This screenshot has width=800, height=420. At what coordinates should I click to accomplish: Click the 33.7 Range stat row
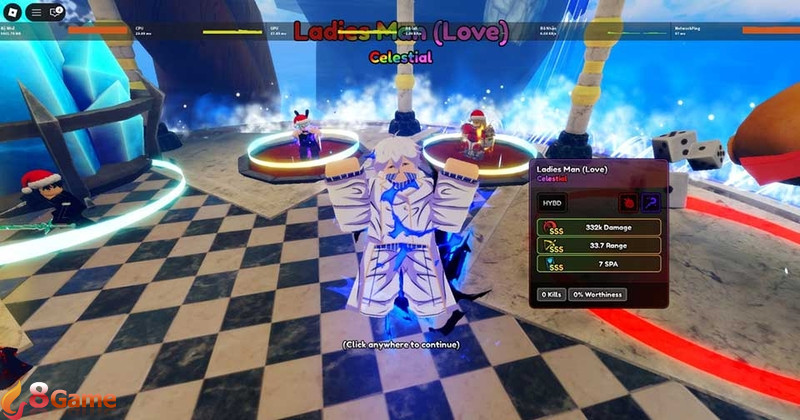(599, 246)
